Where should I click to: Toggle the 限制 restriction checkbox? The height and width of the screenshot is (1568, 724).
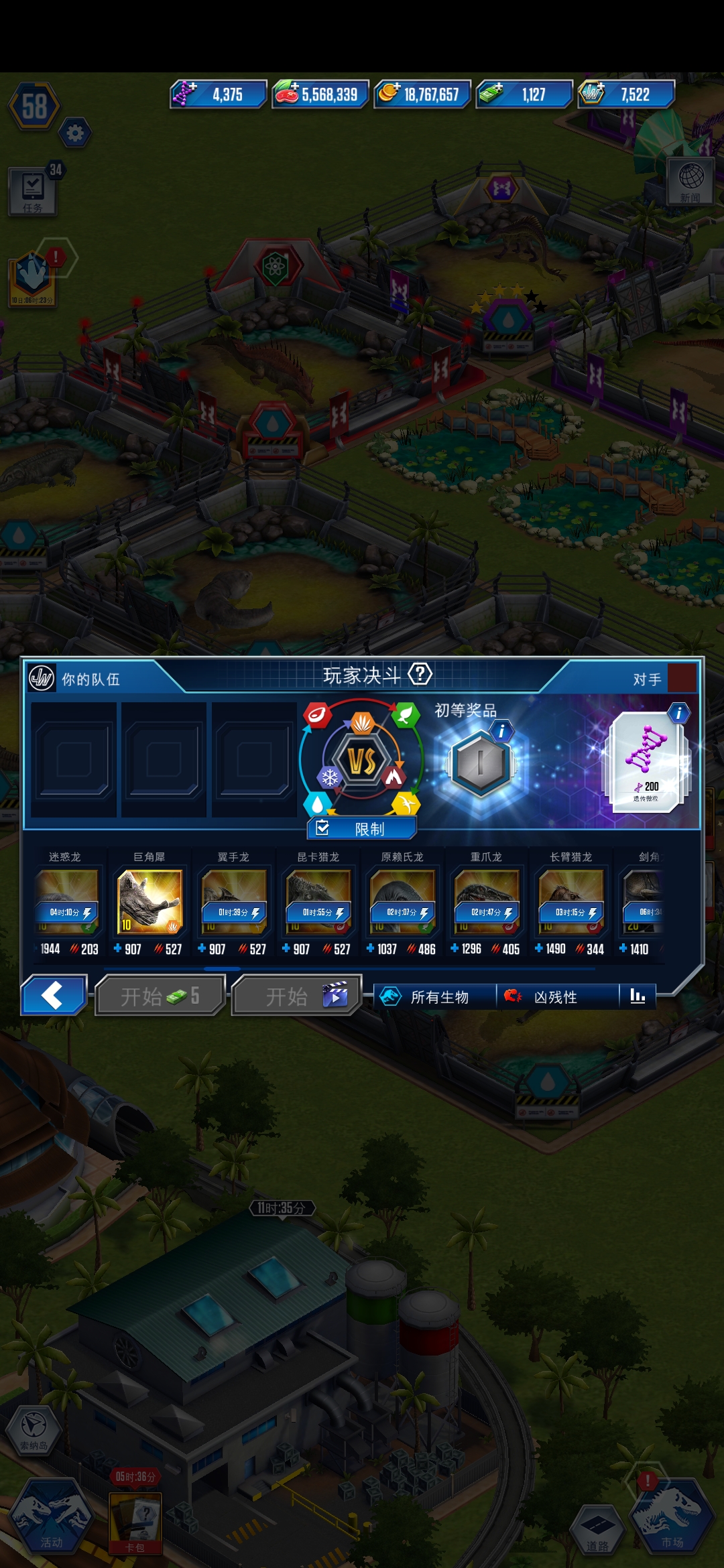362,829
